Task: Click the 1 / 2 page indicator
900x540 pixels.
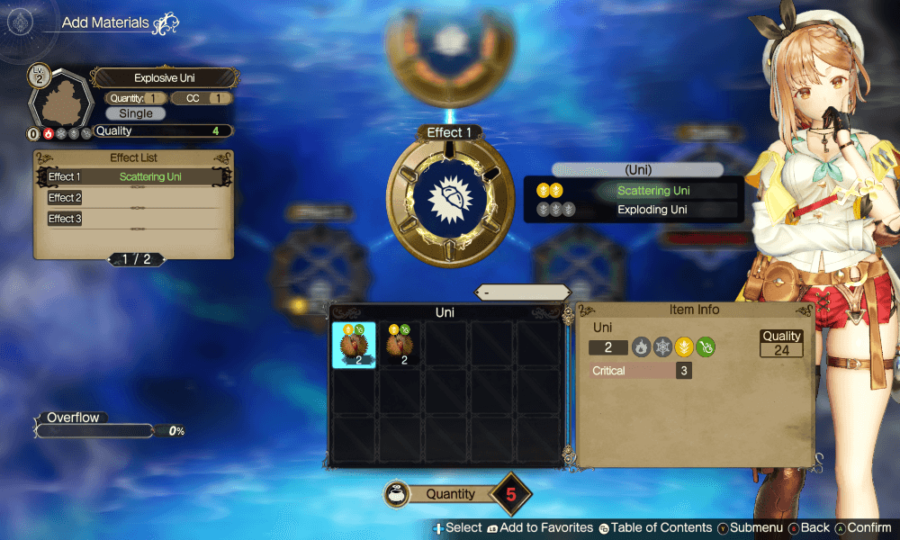Action: click(136, 259)
